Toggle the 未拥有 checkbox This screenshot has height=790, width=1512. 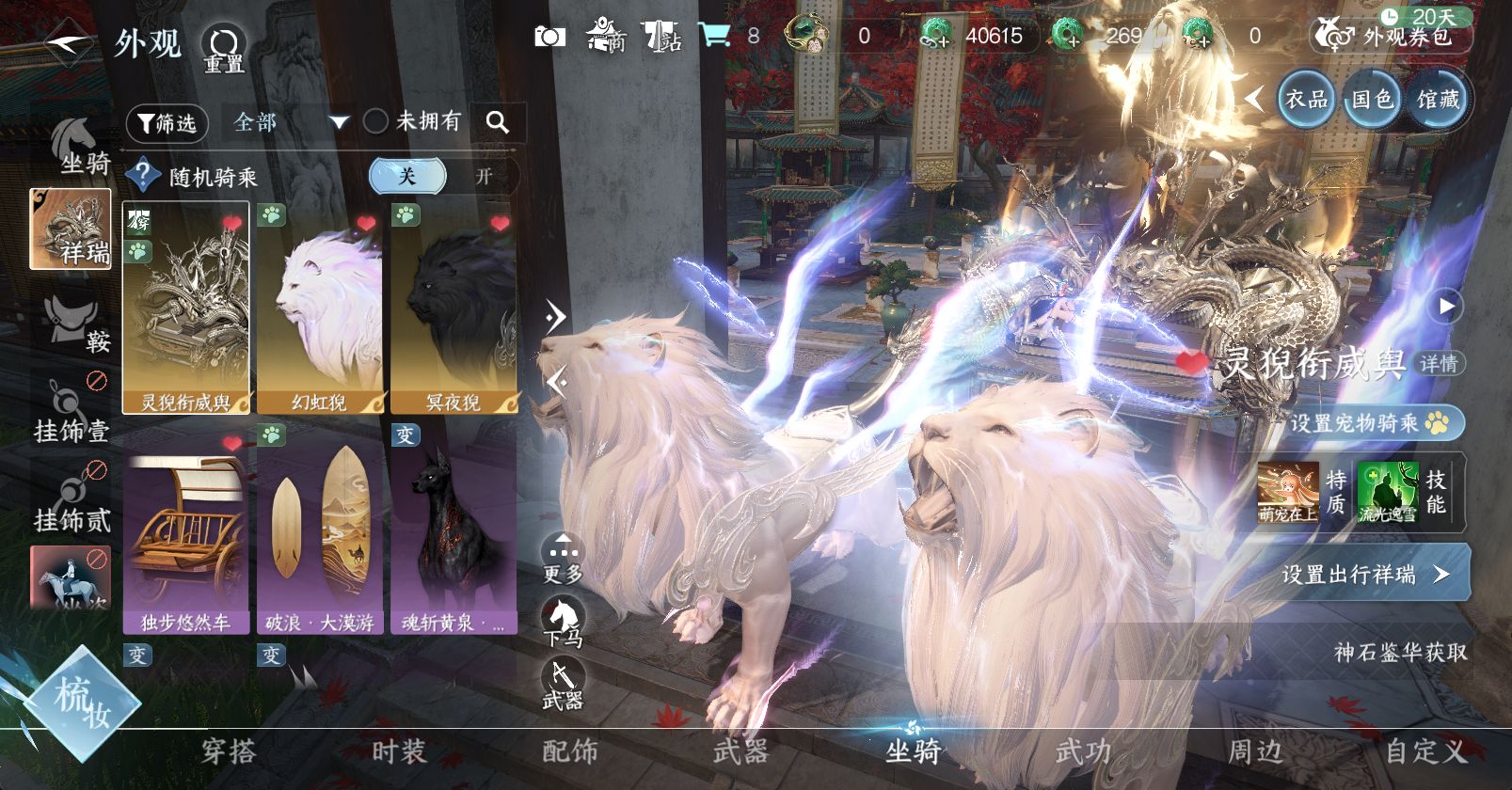pyautogui.click(x=376, y=121)
